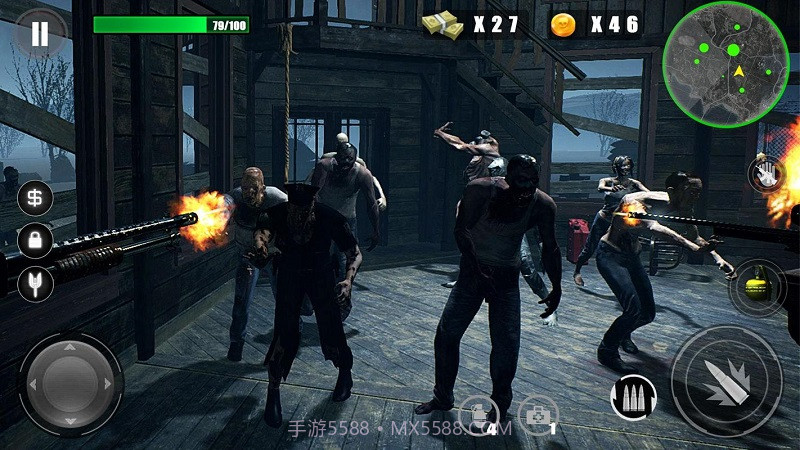Fire the weapon with the large bullet button
Screen dimensions: 800x450
(x=725, y=381)
